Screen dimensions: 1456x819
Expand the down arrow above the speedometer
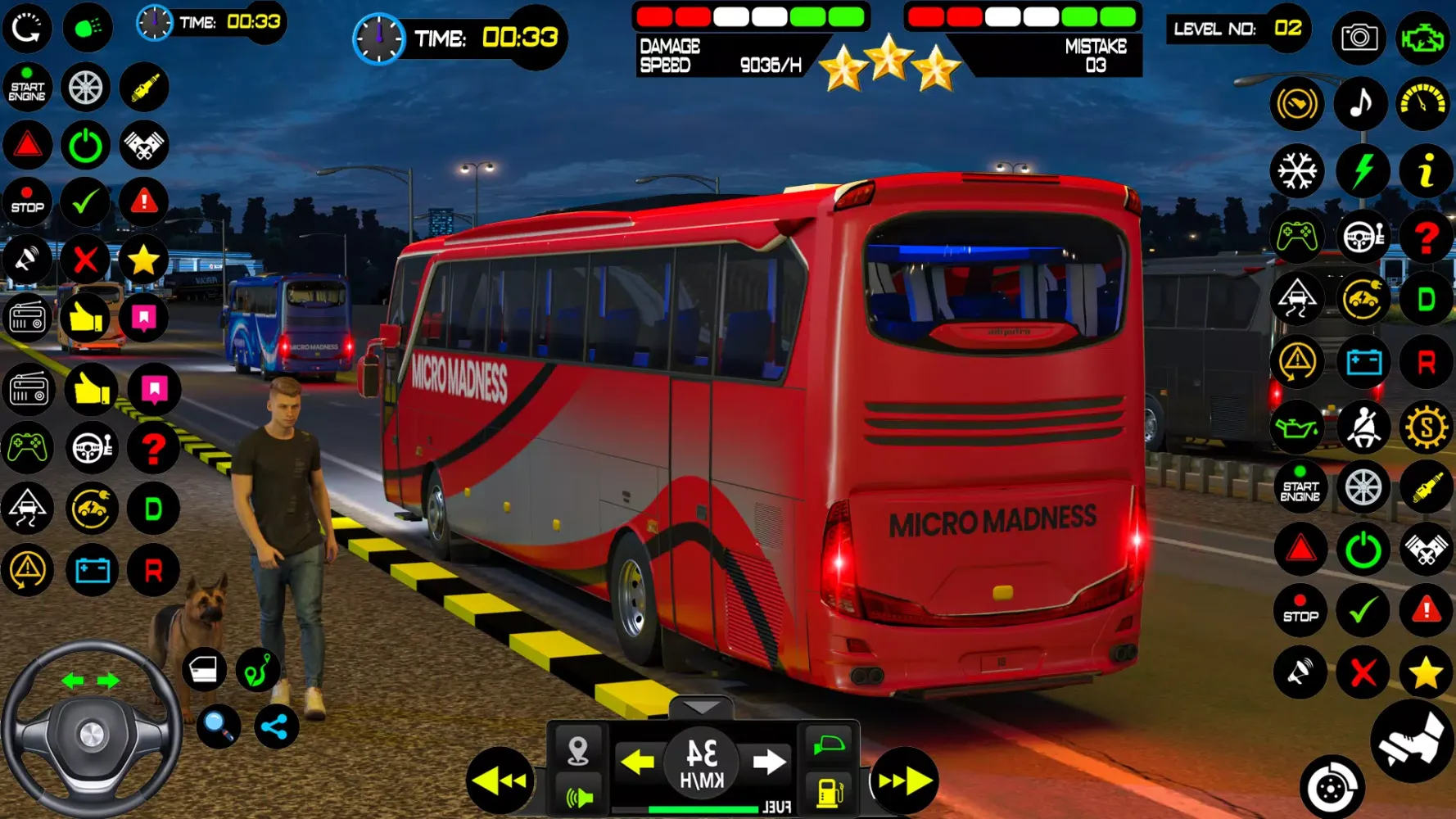coord(702,707)
